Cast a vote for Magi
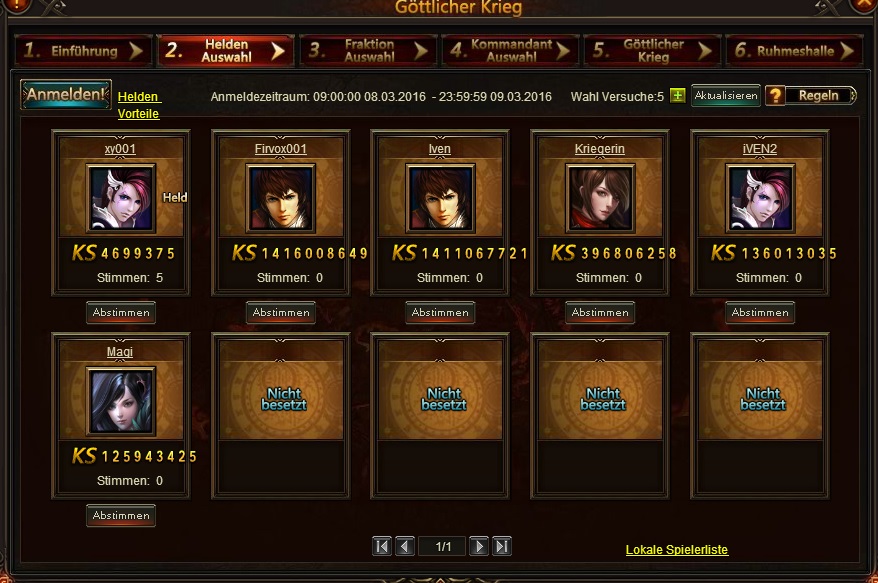The width and height of the screenshot is (878, 583). click(121, 516)
